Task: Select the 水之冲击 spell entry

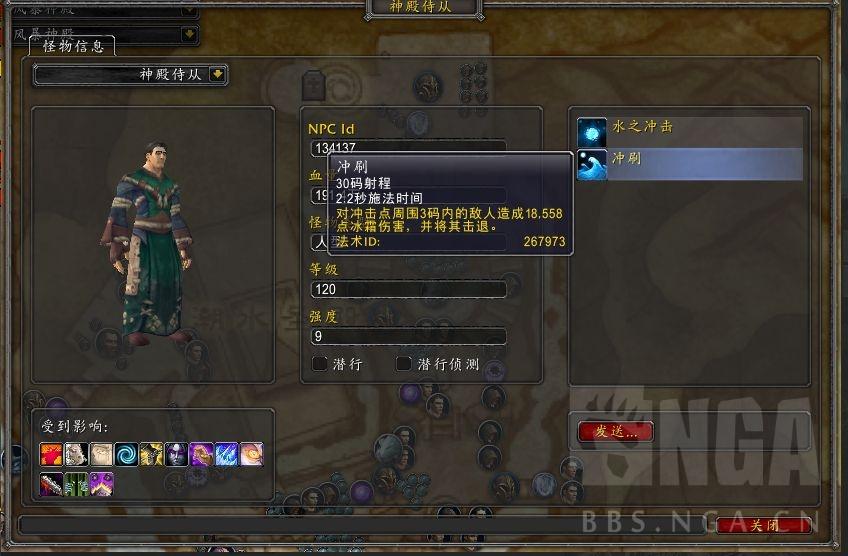Action: [x=690, y=131]
